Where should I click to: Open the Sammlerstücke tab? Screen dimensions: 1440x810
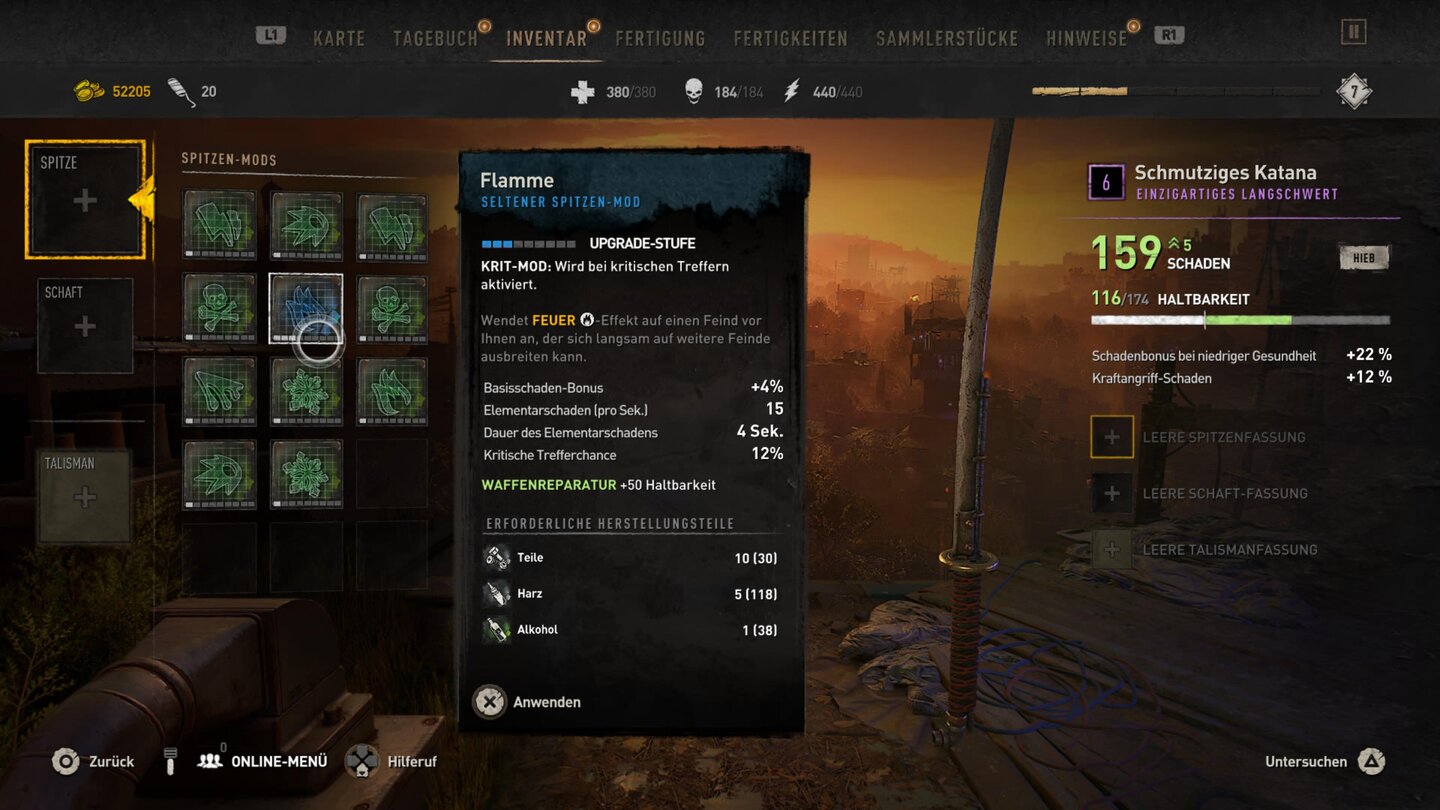pos(947,38)
